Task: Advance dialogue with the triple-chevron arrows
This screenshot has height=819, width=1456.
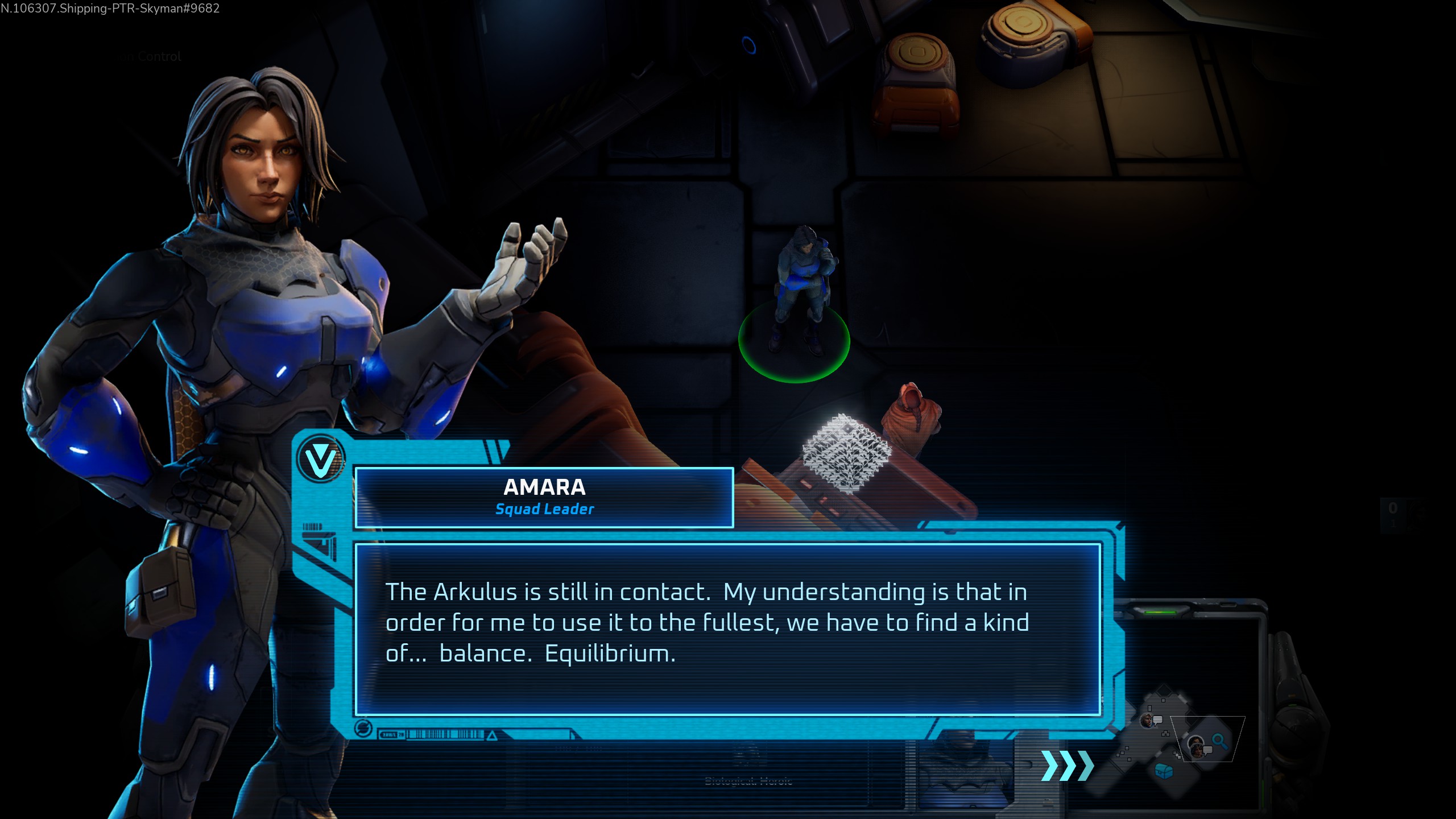Action: (1067, 766)
